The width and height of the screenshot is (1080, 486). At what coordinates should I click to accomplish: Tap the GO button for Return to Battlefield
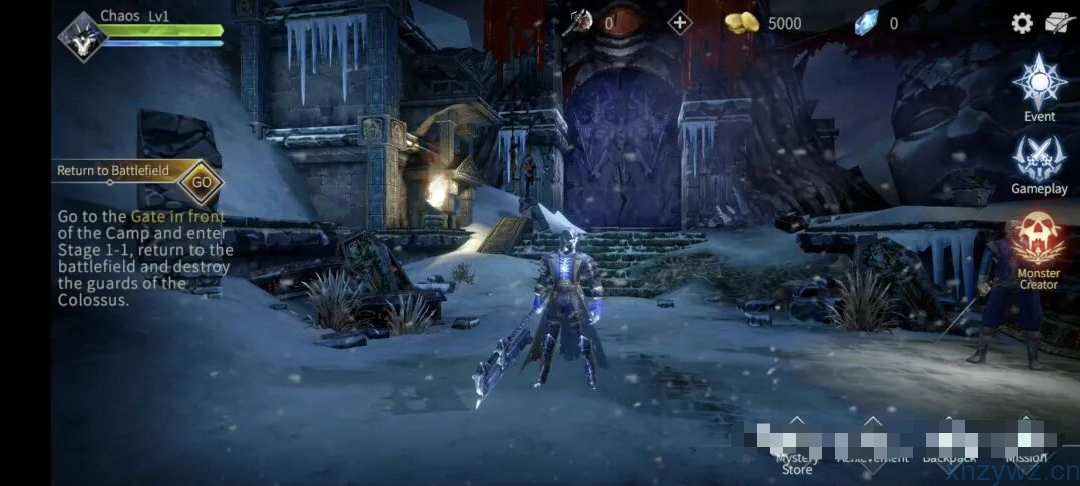(201, 182)
